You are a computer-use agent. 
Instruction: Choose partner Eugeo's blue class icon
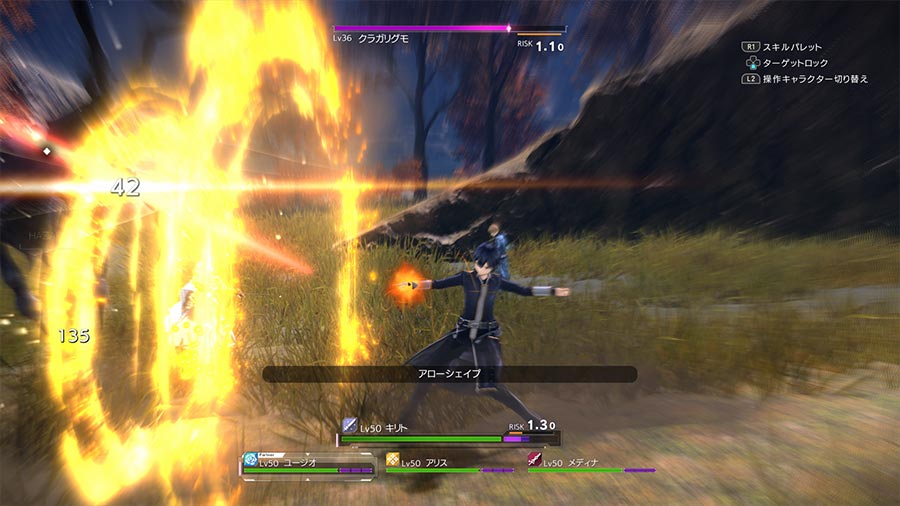tap(250, 461)
